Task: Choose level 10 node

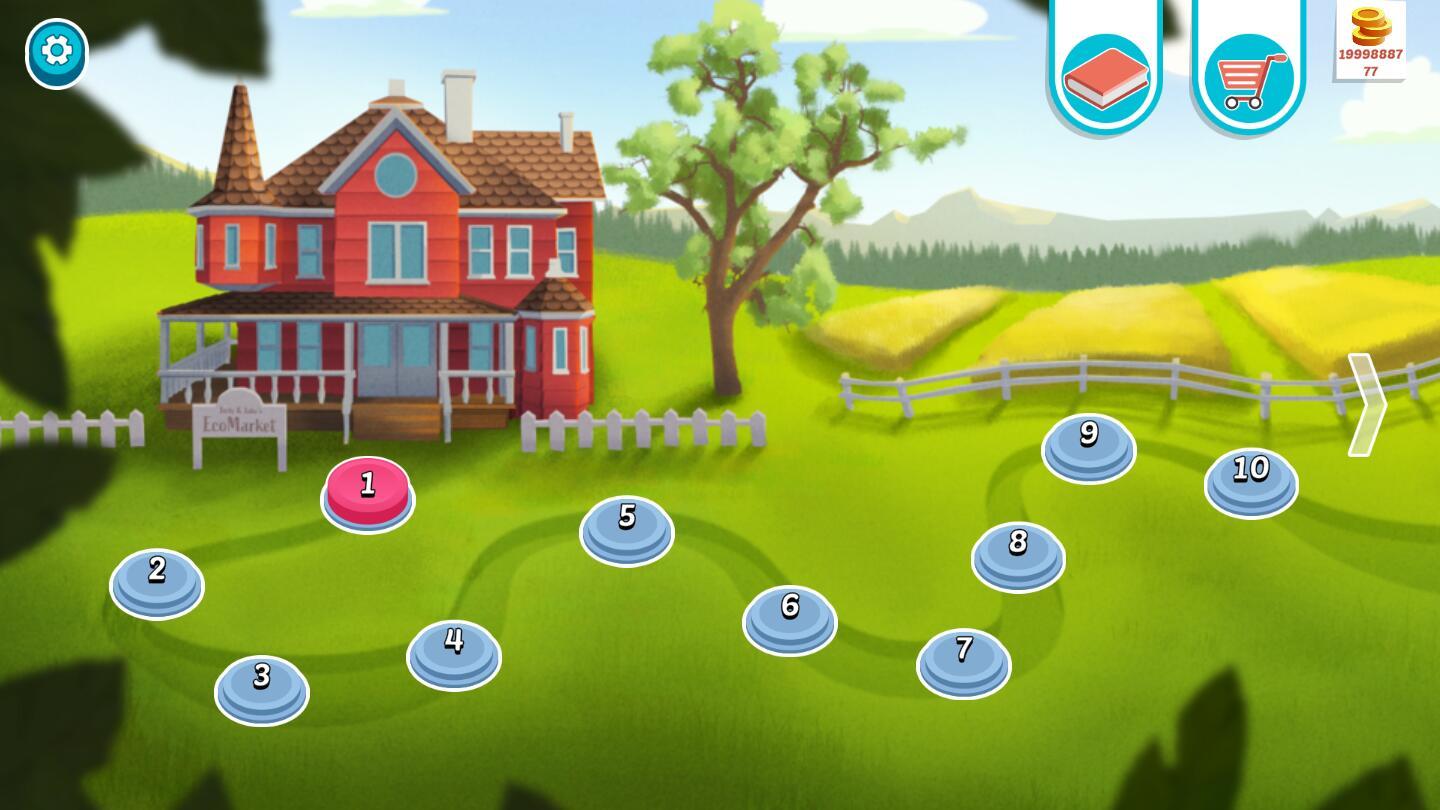Action: pyautogui.click(x=1251, y=481)
